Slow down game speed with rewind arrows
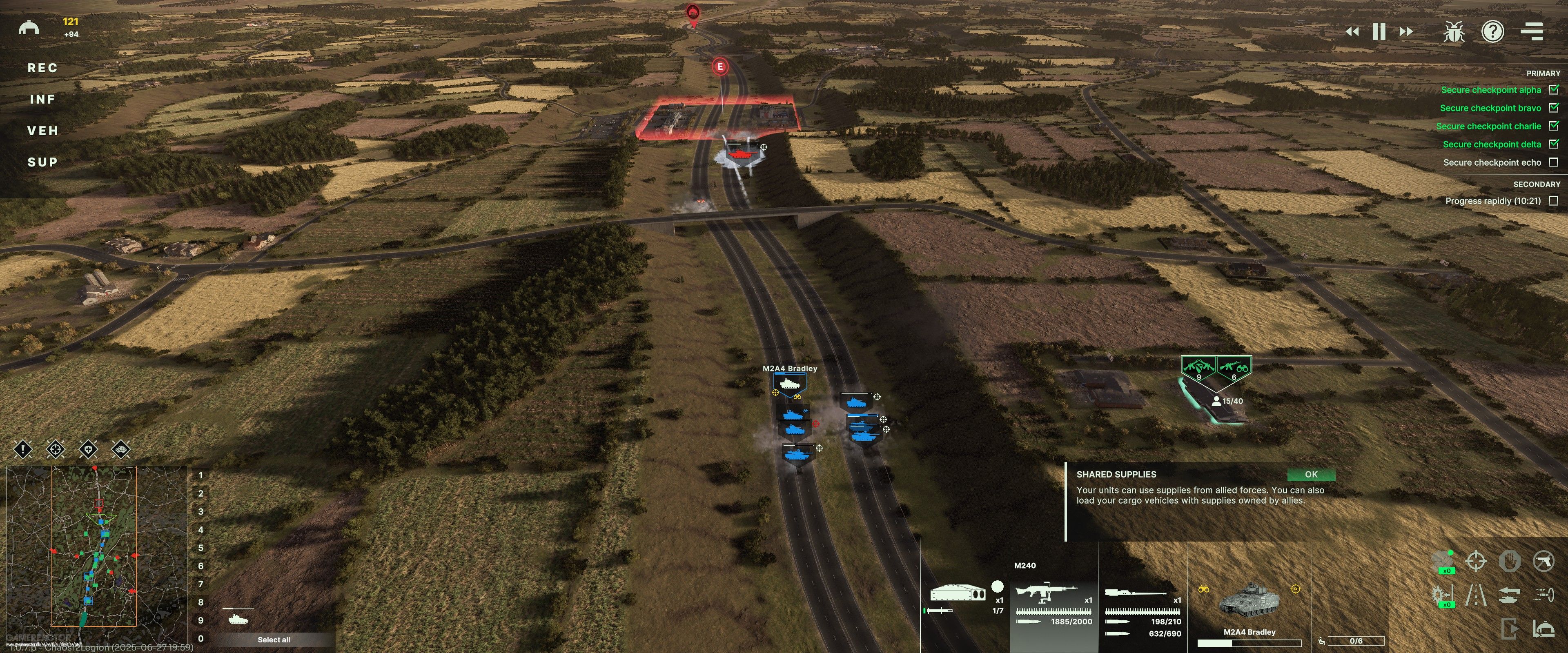This screenshot has height=653, width=1568. tap(1352, 32)
